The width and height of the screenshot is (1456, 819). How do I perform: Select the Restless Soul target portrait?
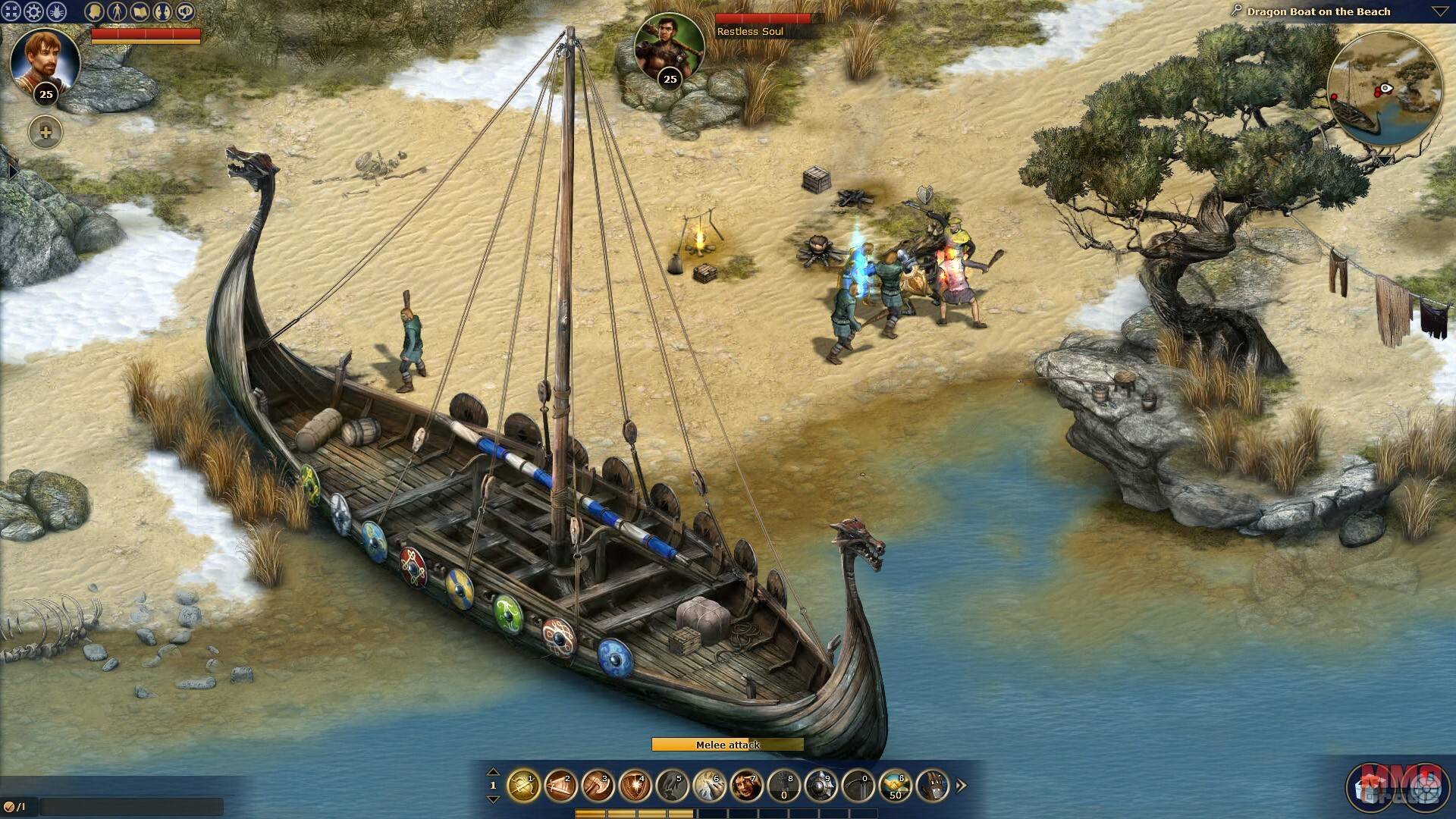pyautogui.click(x=669, y=47)
